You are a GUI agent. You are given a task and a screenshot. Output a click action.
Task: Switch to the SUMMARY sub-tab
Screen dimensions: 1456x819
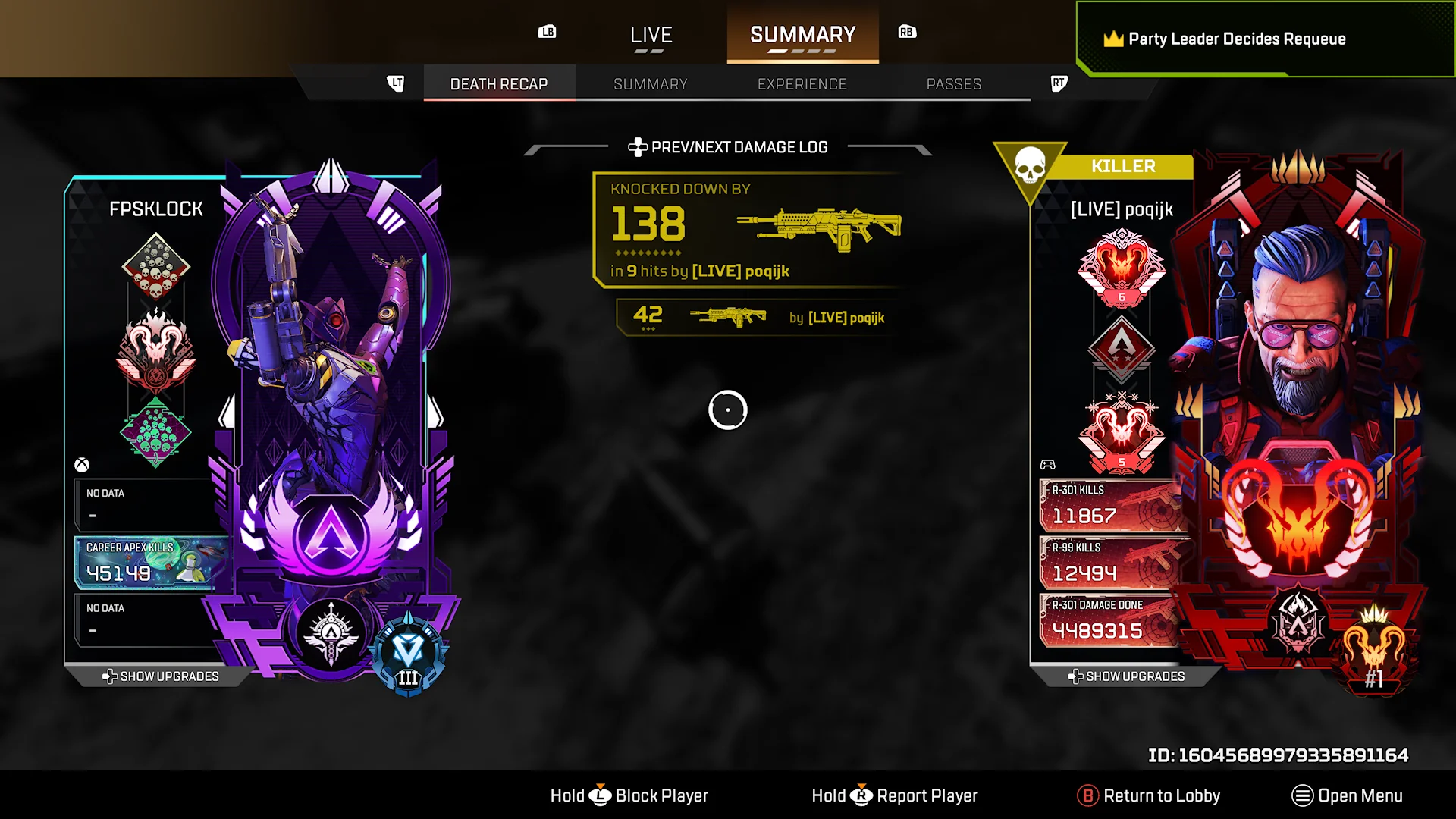pos(651,84)
